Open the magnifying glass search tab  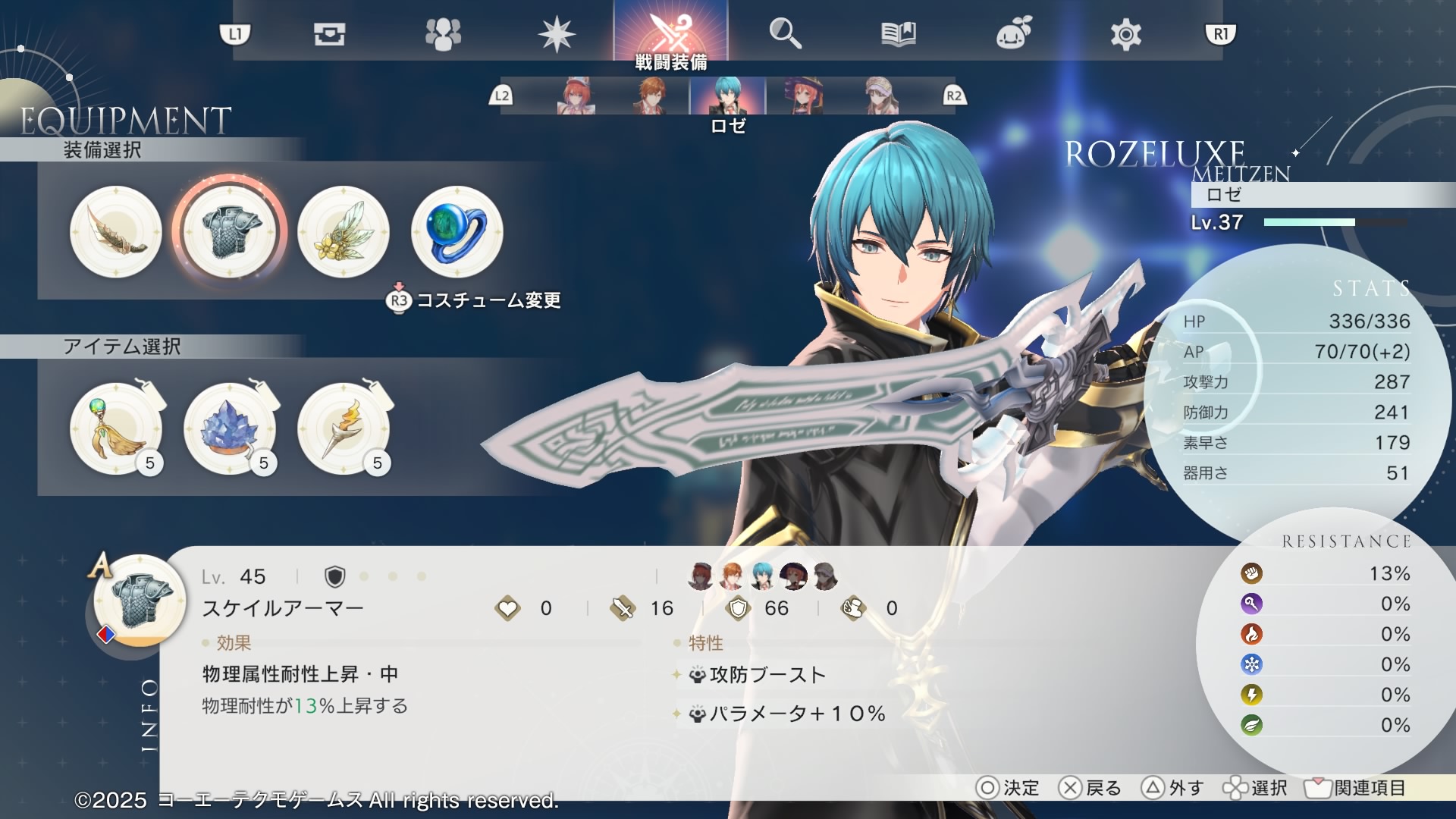pos(785,34)
